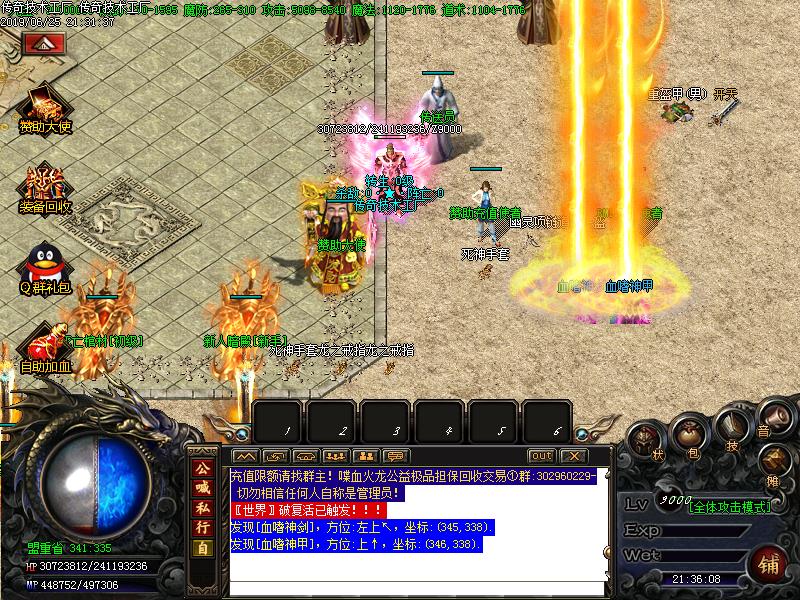Click the chat text input field
Viewport: 800px width, 600px height.
point(418,589)
